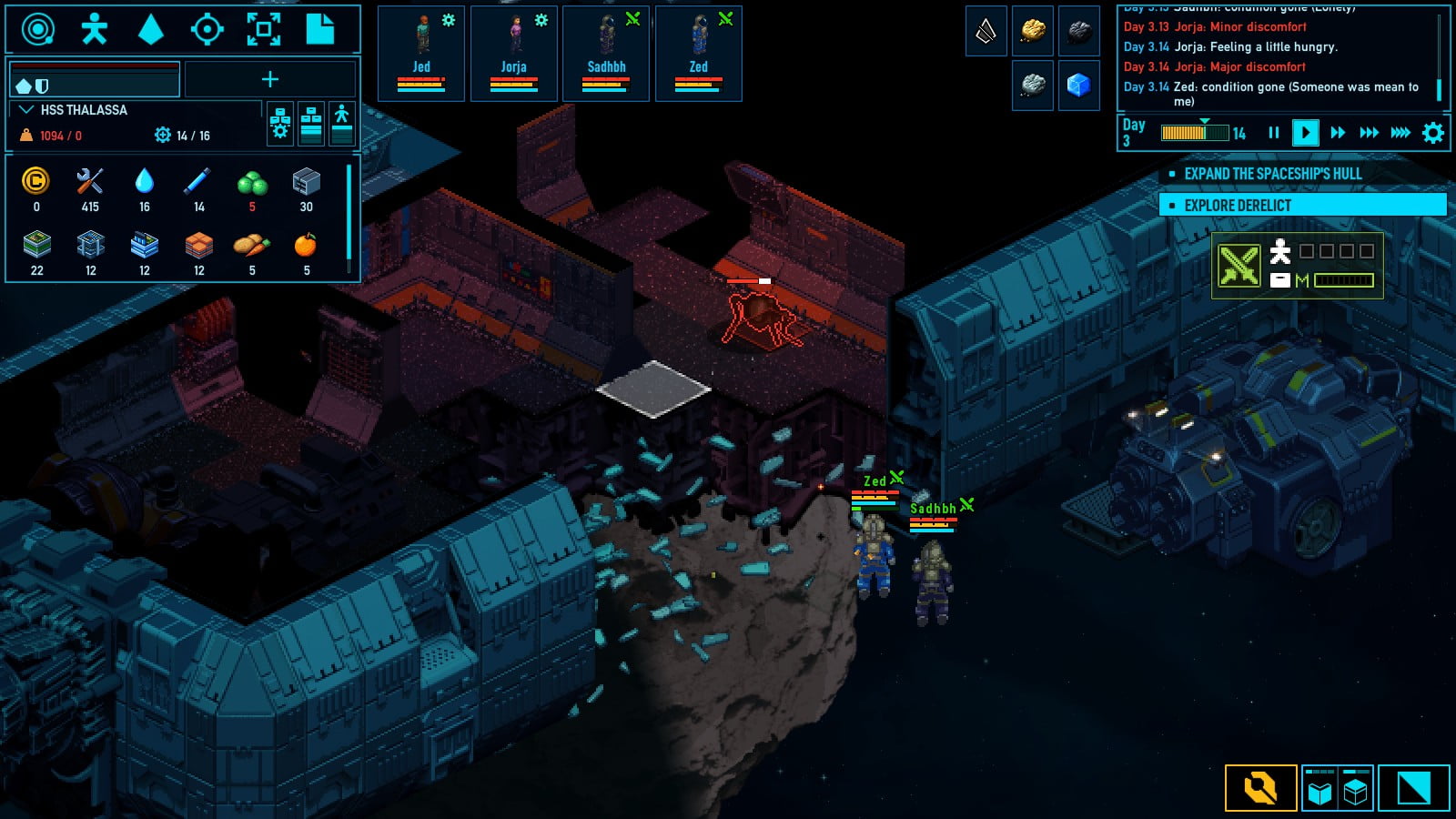
Task: Toggle the crossed swords combat mode
Action: tap(1239, 266)
